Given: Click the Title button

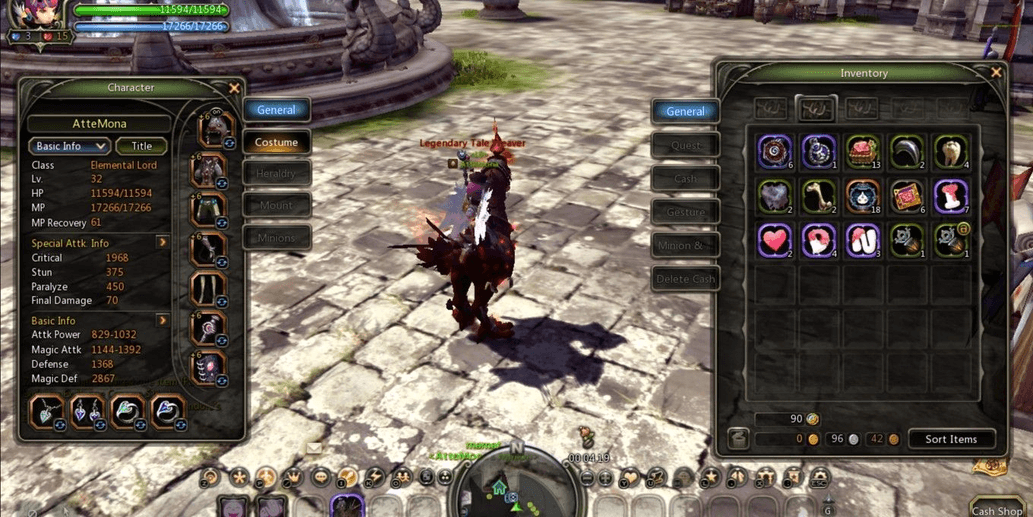Looking at the screenshot, I should click(142, 146).
